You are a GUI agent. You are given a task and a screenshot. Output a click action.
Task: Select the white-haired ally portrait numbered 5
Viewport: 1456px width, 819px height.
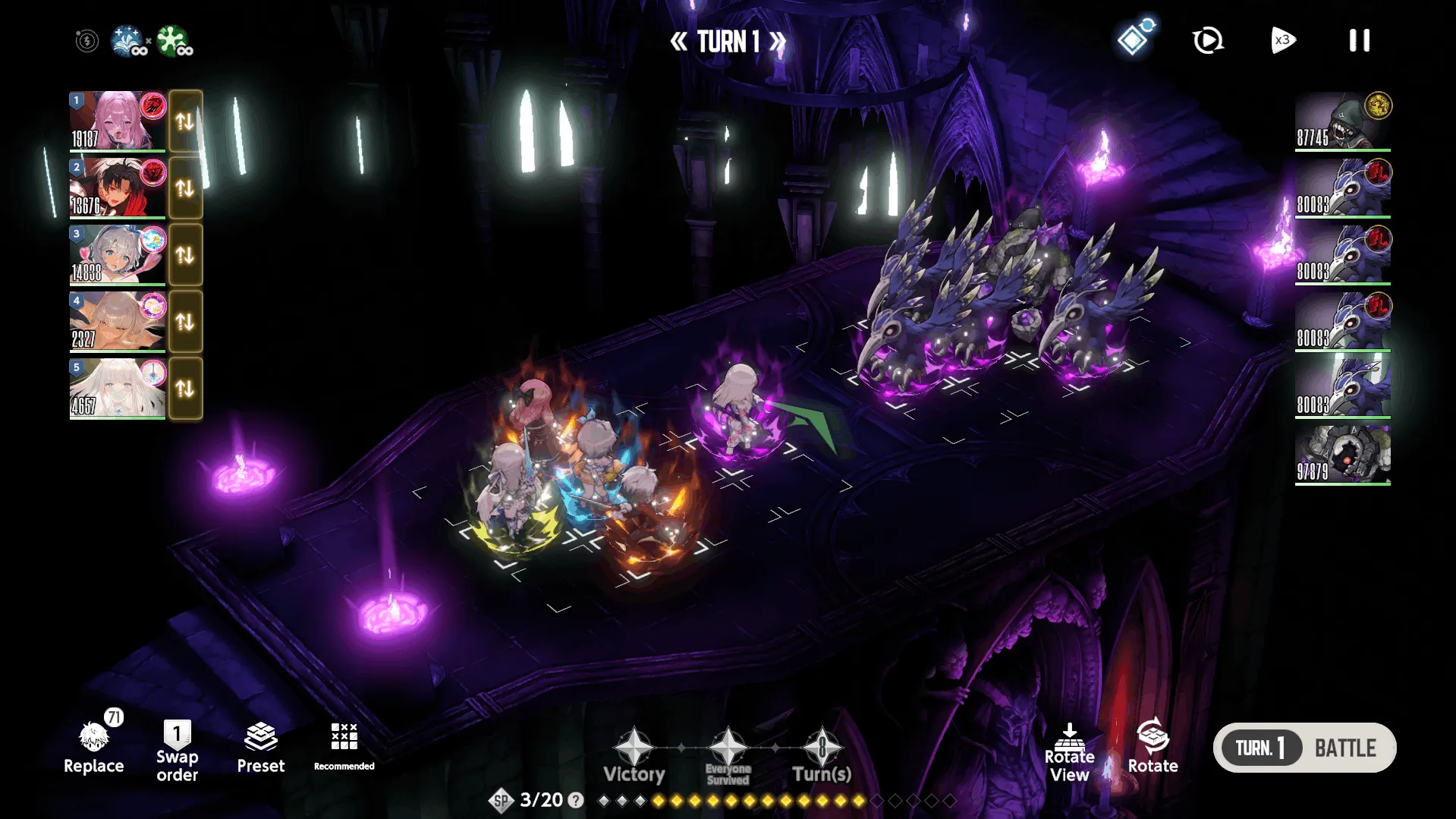[118, 388]
